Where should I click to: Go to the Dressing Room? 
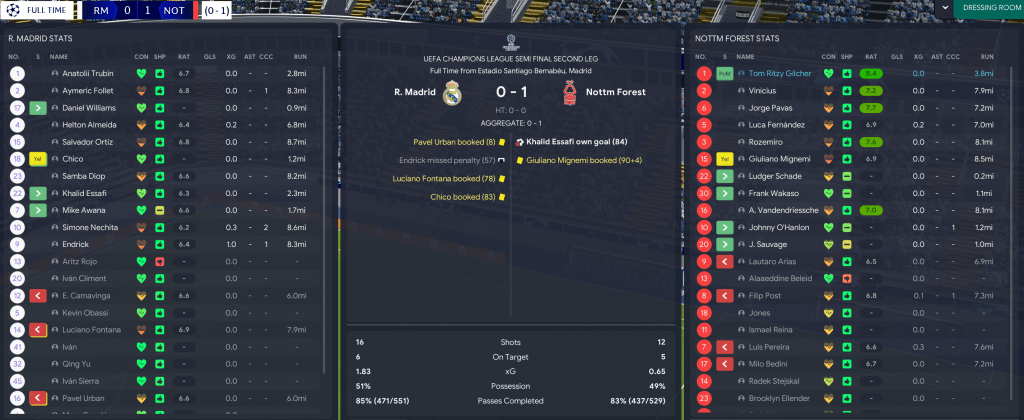pos(988,9)
